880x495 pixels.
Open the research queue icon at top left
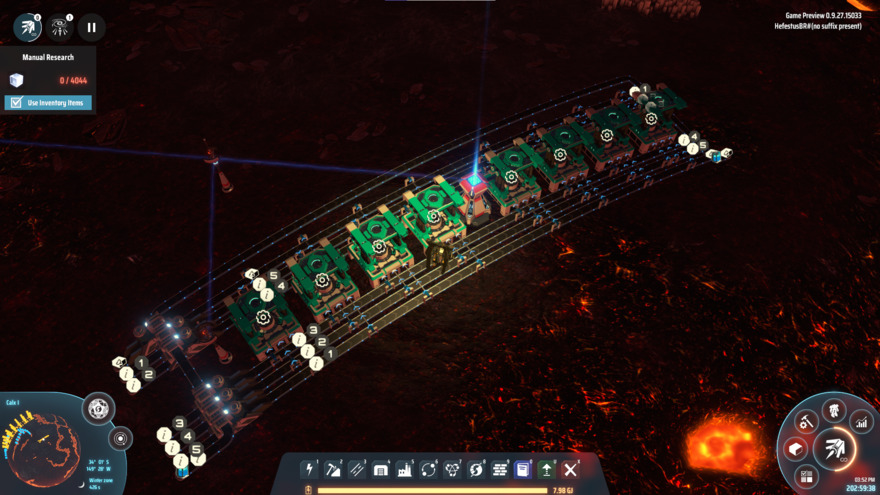point(27,28)
